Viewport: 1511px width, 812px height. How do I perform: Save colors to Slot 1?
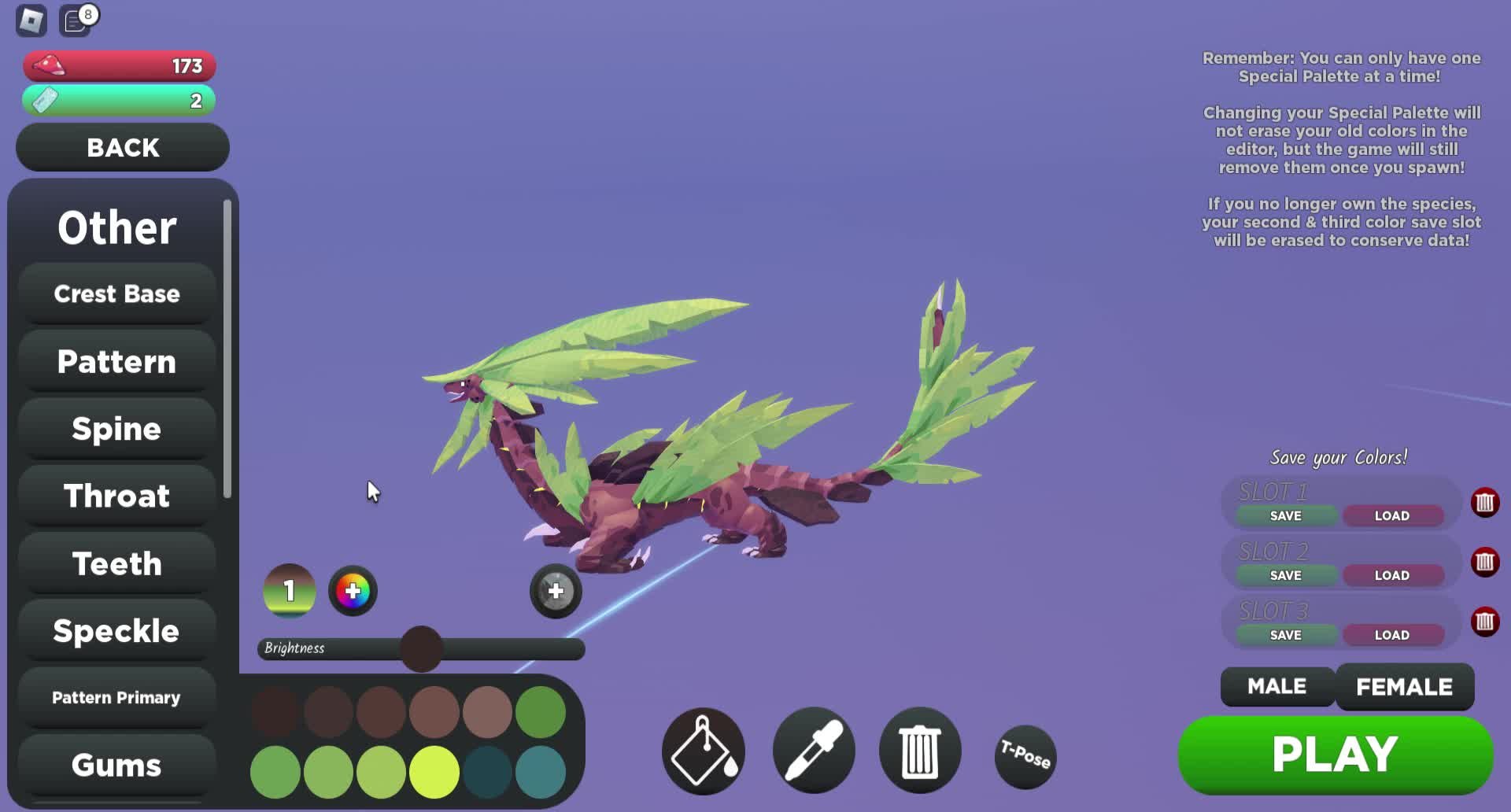pos(1285,516)
